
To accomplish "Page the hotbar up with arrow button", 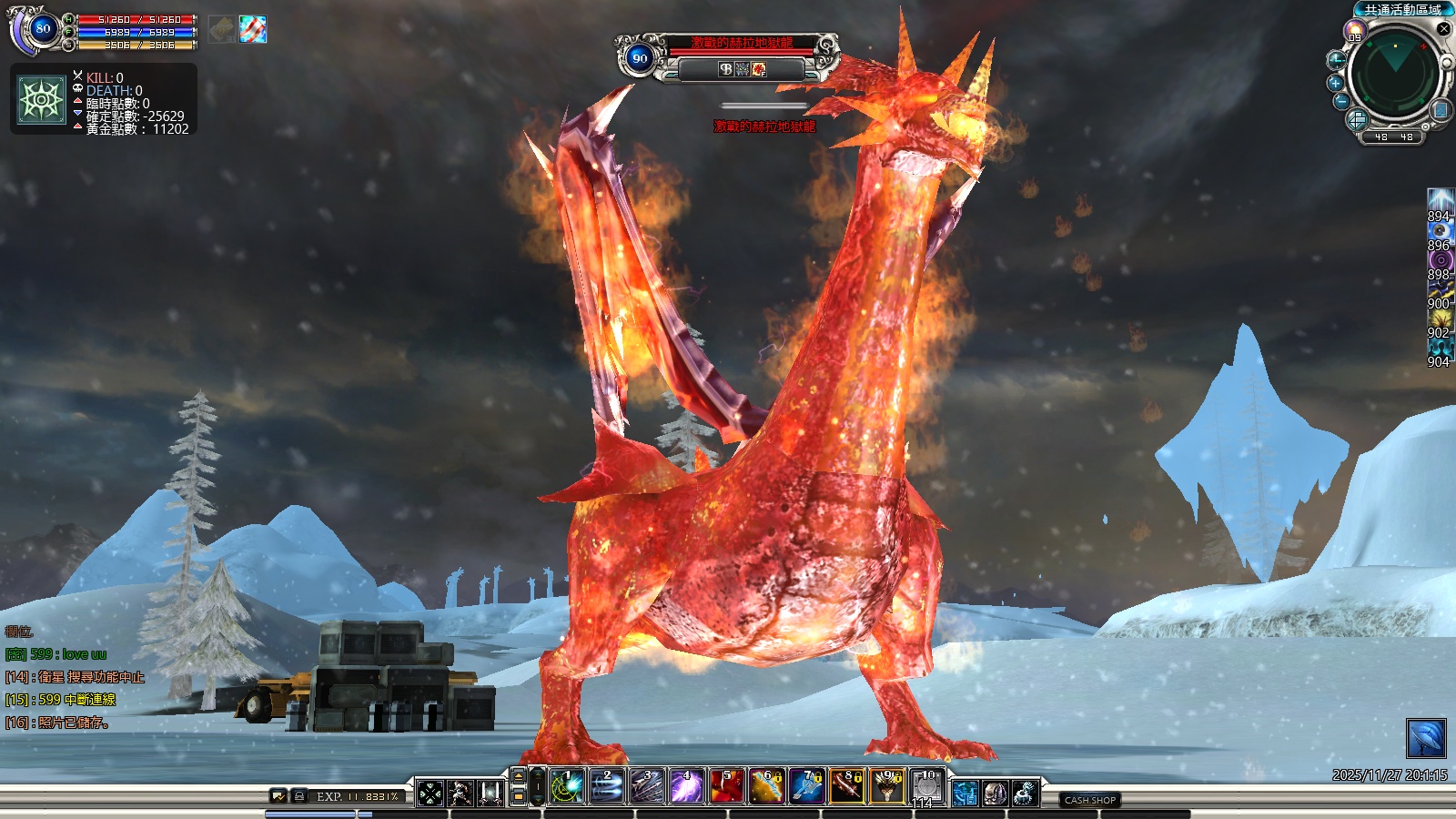I will pos(519,776).
